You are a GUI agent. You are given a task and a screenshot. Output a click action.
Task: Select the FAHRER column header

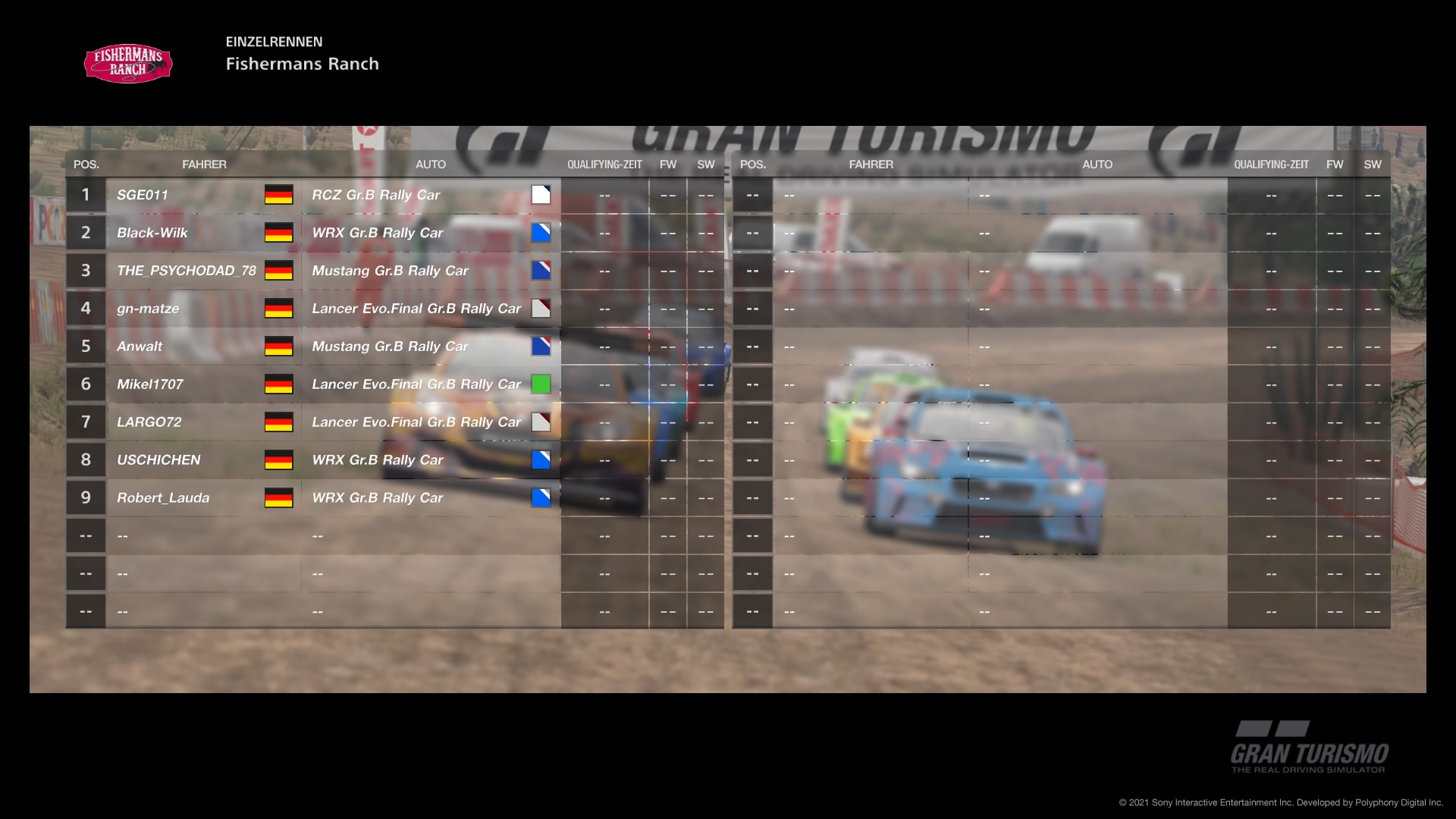tap(205, 164)
